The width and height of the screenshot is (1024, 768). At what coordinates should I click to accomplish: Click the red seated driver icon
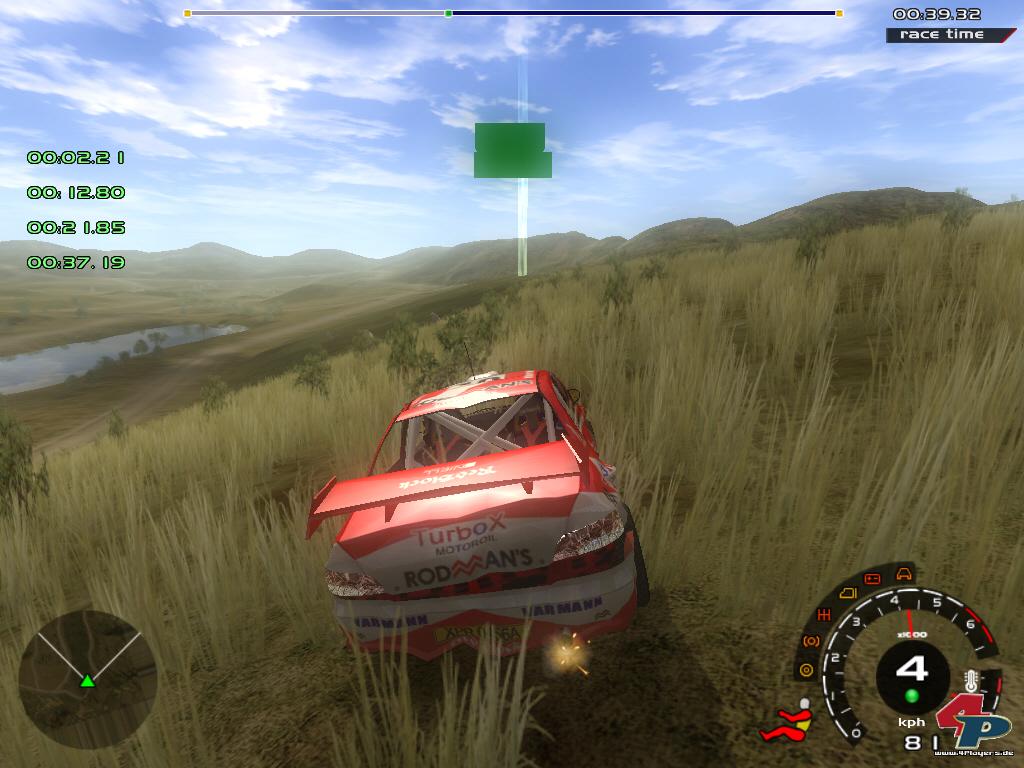(788, 722)
